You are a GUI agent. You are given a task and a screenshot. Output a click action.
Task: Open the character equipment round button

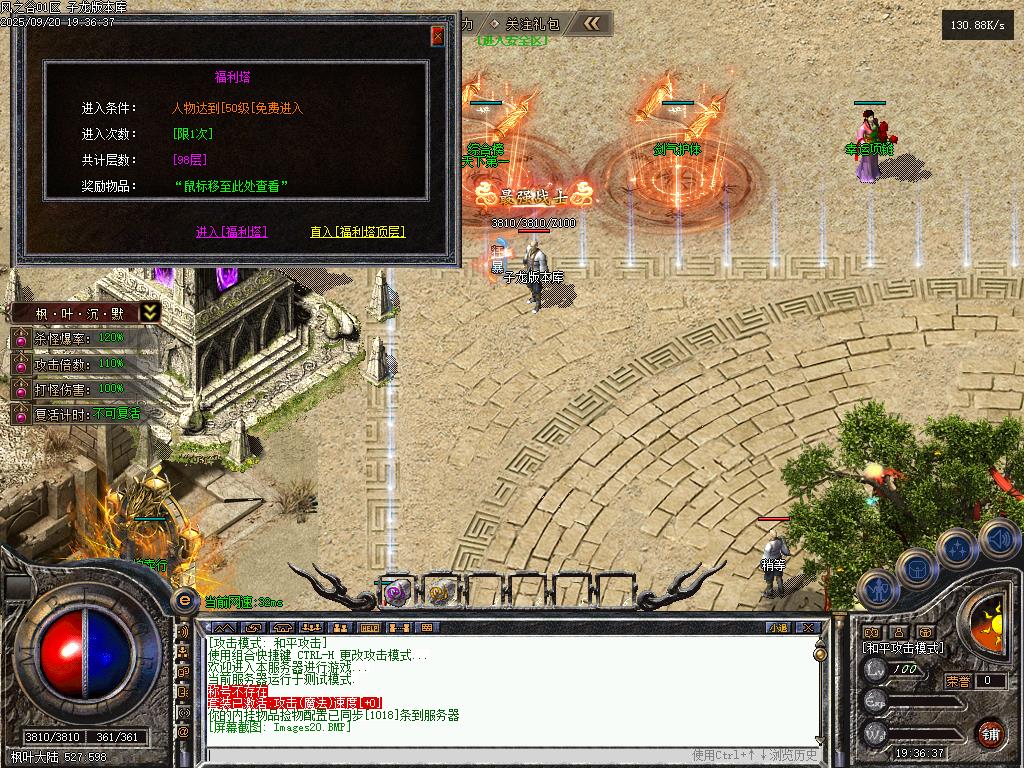(877, 590)
